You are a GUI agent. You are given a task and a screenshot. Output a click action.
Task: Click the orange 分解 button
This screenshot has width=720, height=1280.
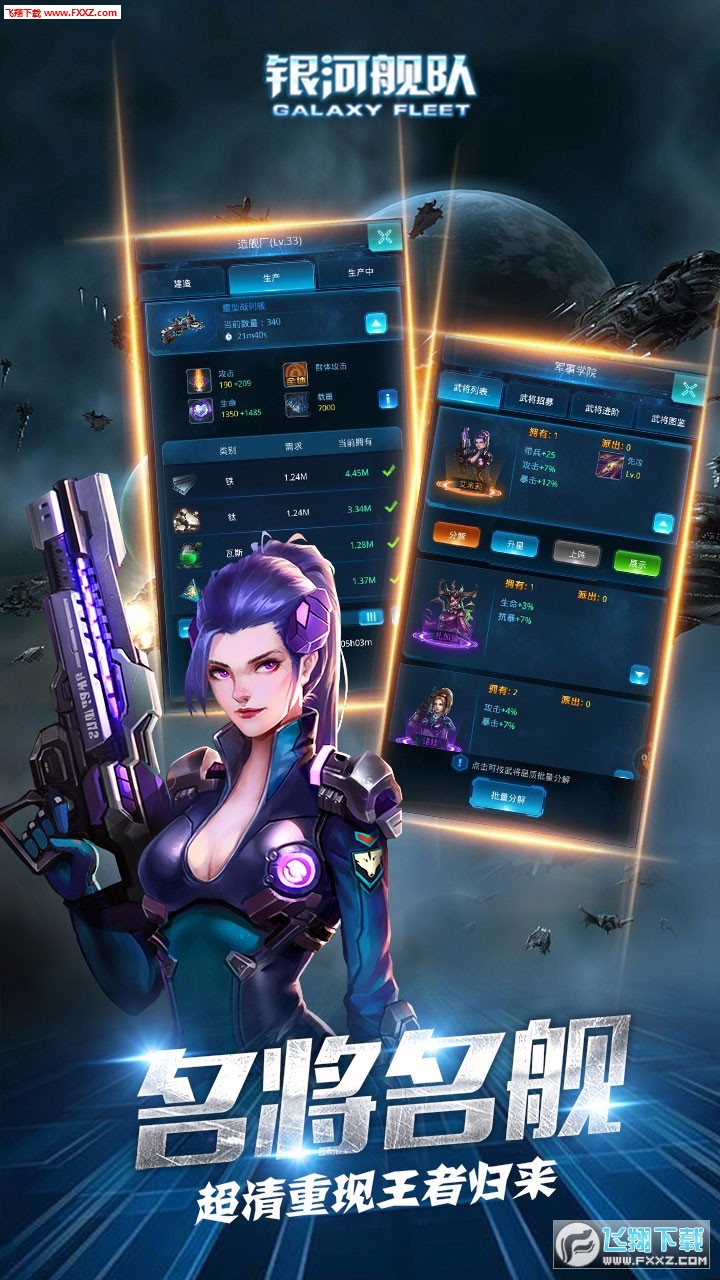457,535
